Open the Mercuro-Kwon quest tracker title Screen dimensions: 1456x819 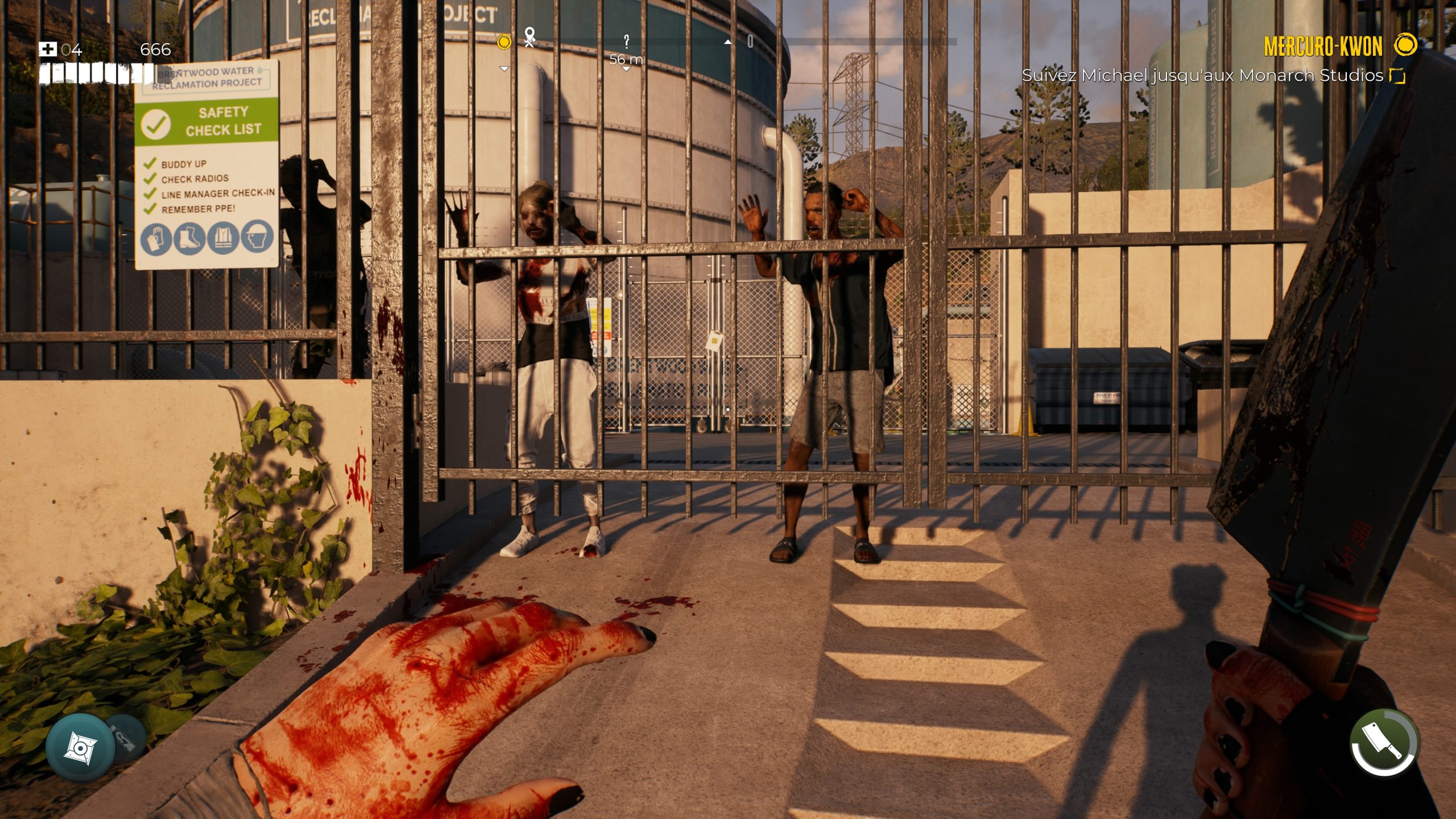click(x=1323, y=47)
